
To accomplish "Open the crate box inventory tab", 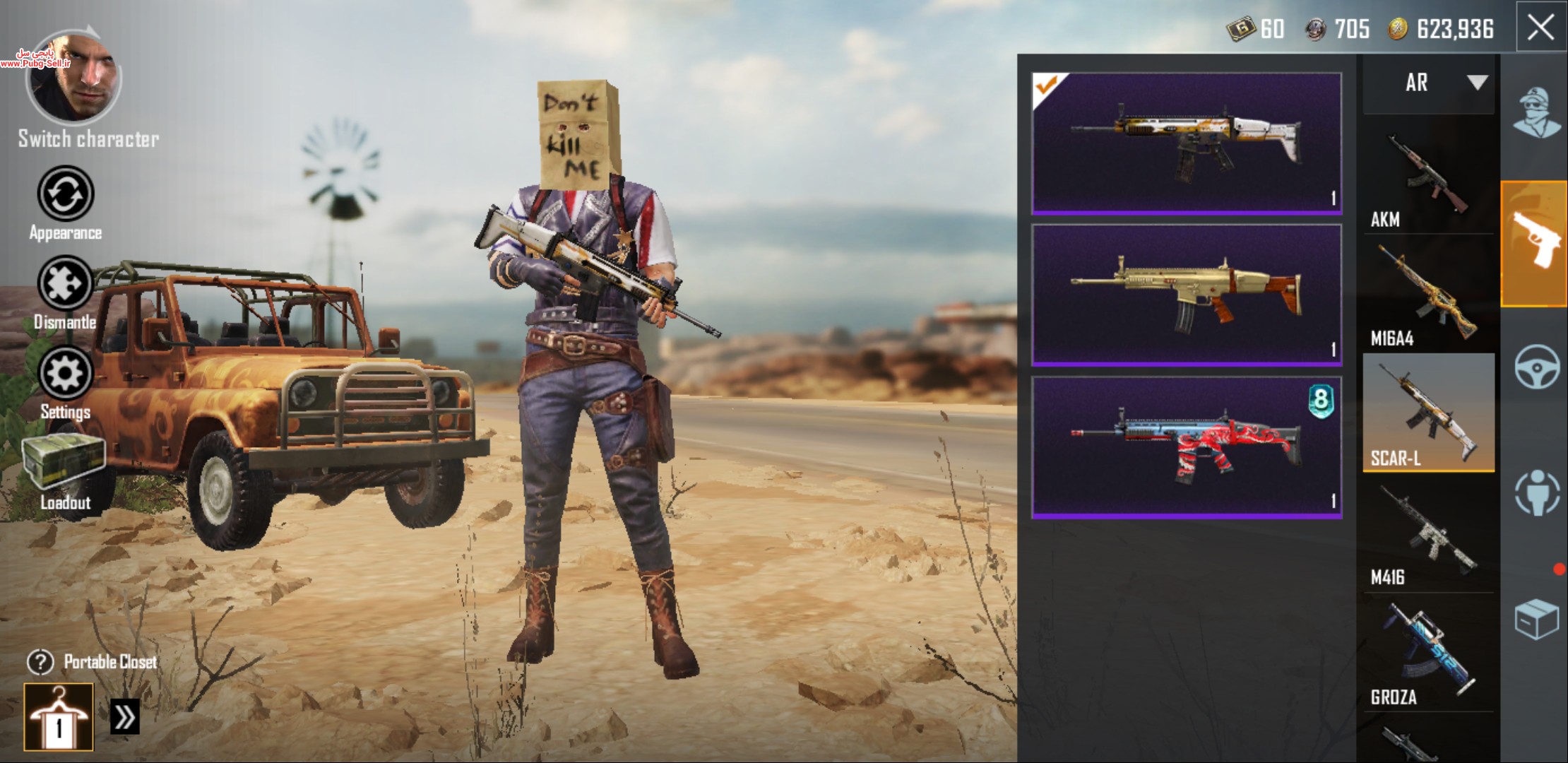I will (x=1536, y=619).
